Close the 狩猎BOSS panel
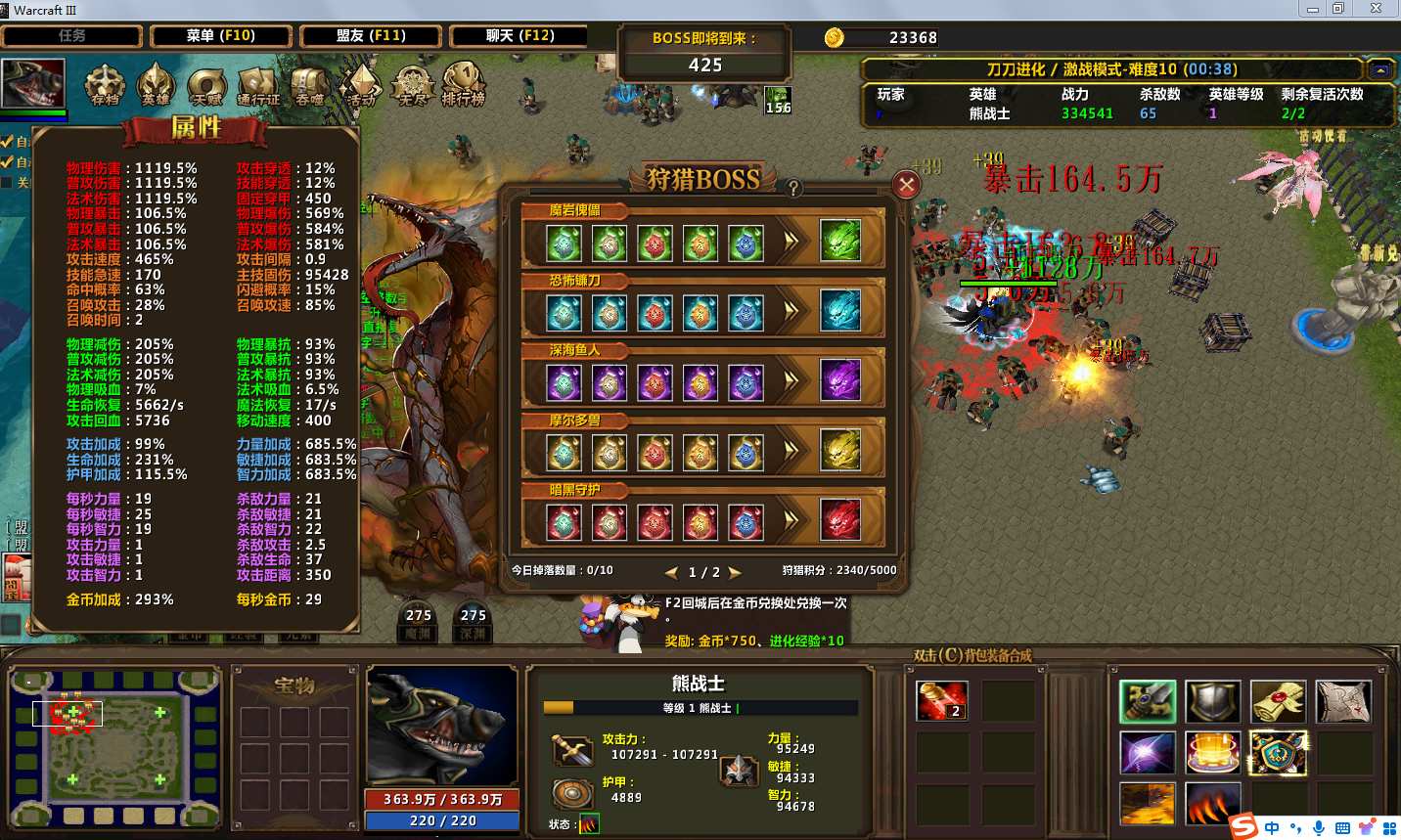The width and height of the screenshot is (1401, 840). coord(907,184)
